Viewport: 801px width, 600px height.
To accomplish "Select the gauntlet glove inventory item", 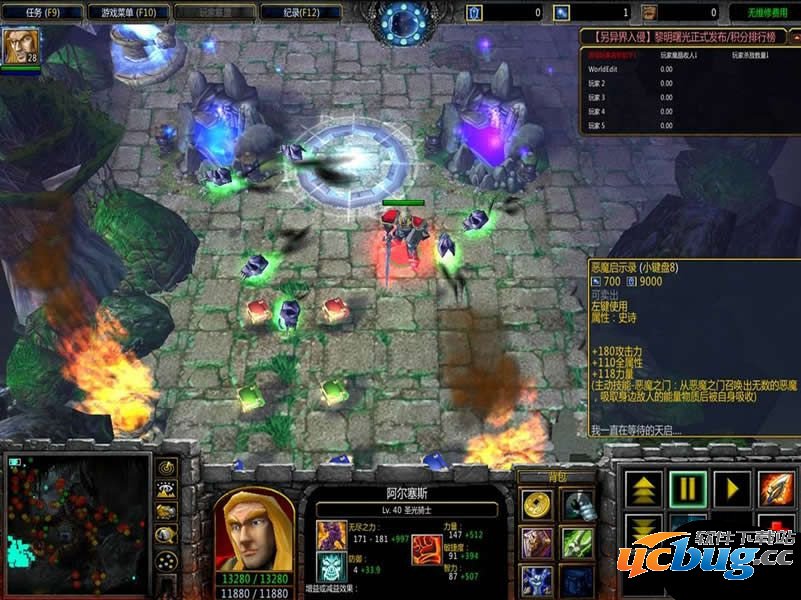I will [577, 505].
